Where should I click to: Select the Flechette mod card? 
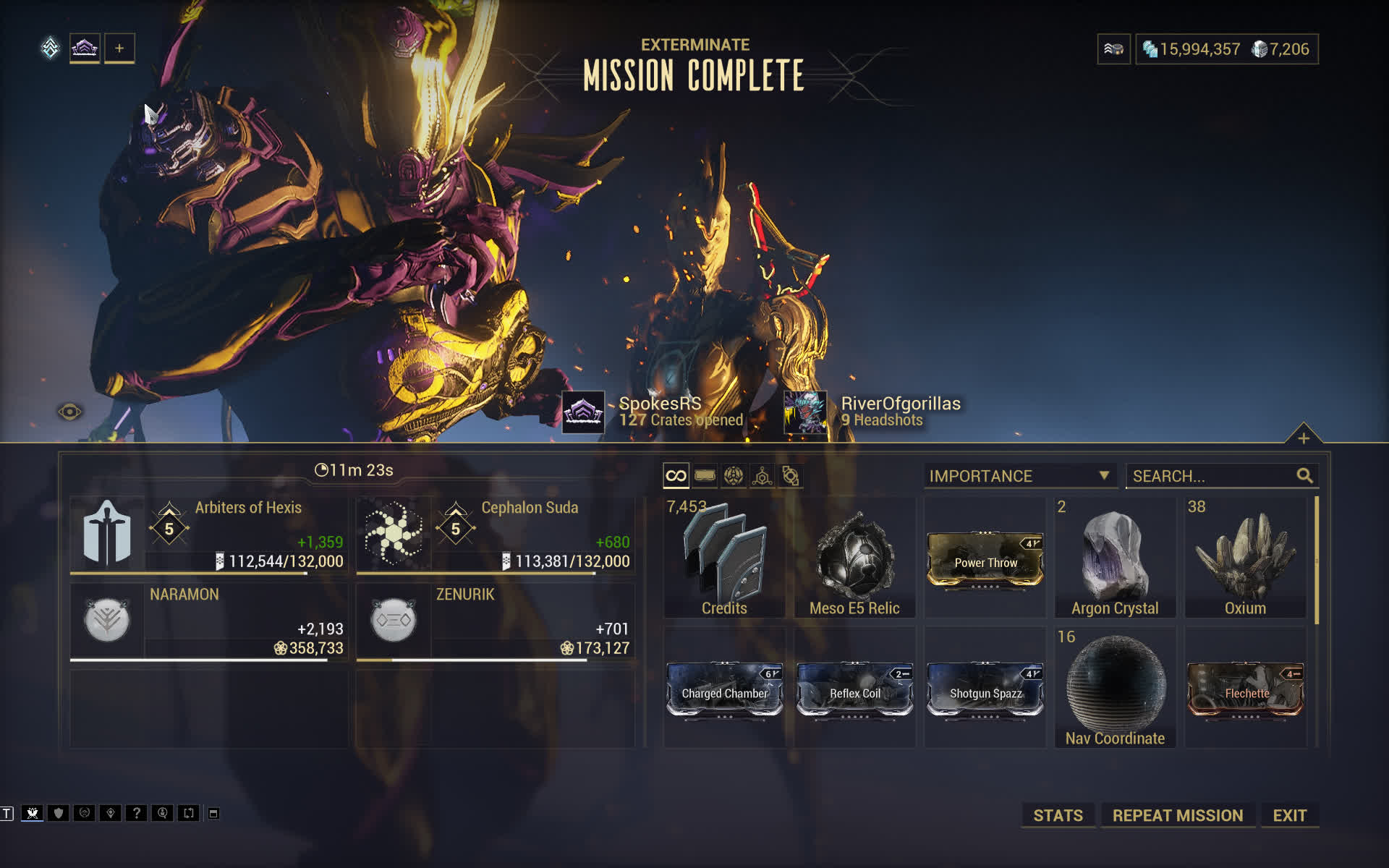tap(1245, 689)
